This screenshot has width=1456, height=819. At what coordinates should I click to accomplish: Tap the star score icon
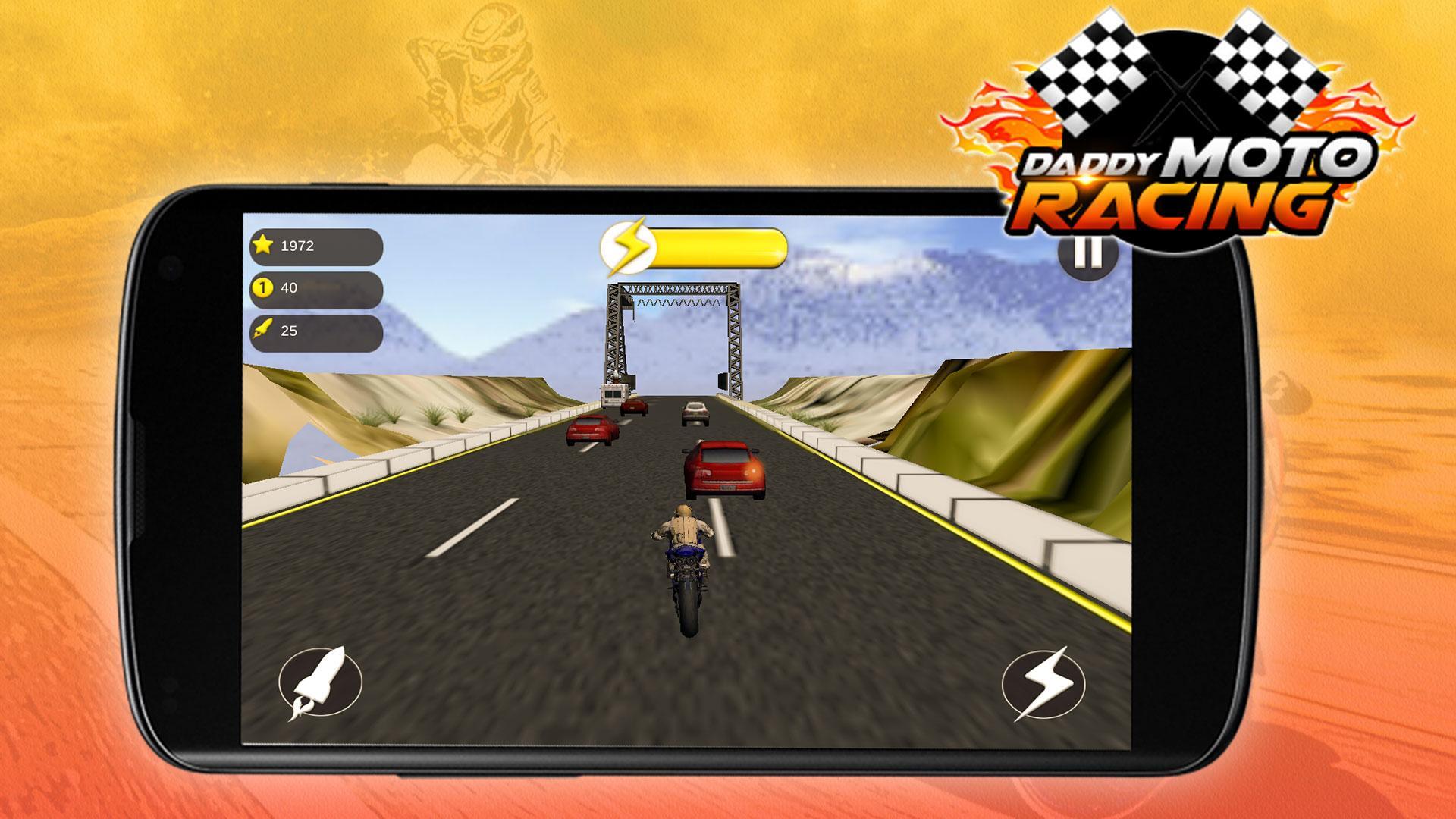coord(265,245)
